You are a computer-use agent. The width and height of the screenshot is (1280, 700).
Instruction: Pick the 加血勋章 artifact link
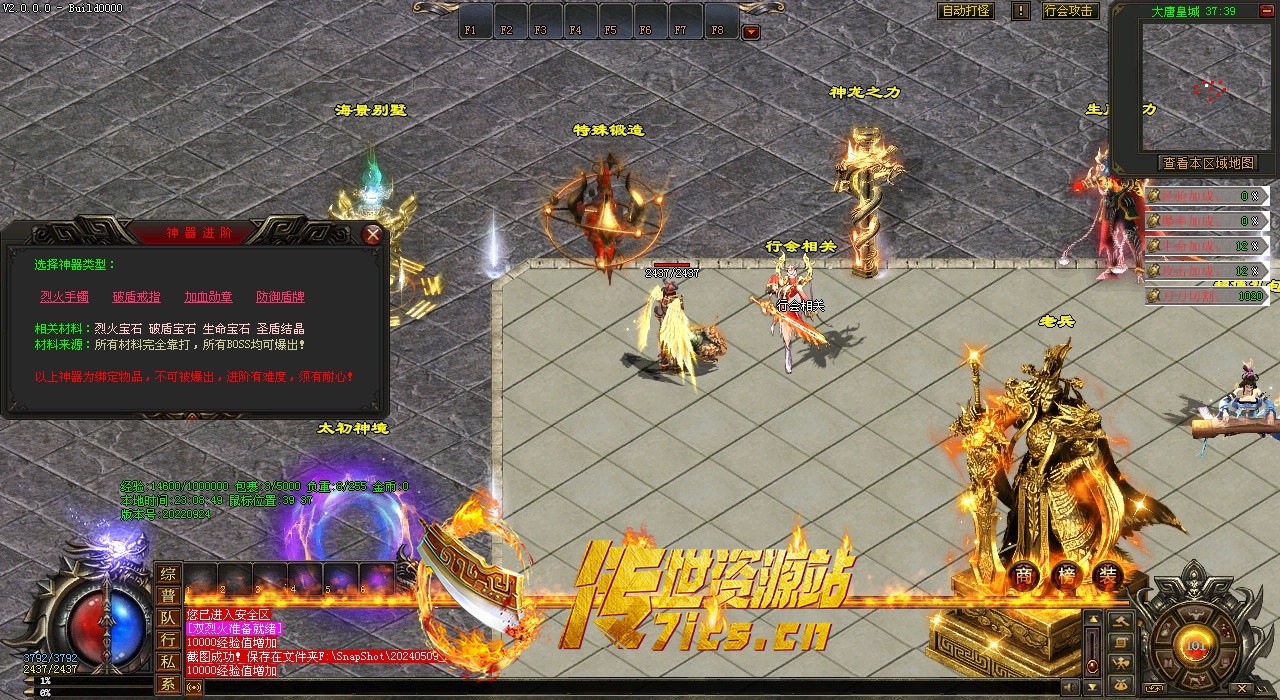(x=208, y=297)
